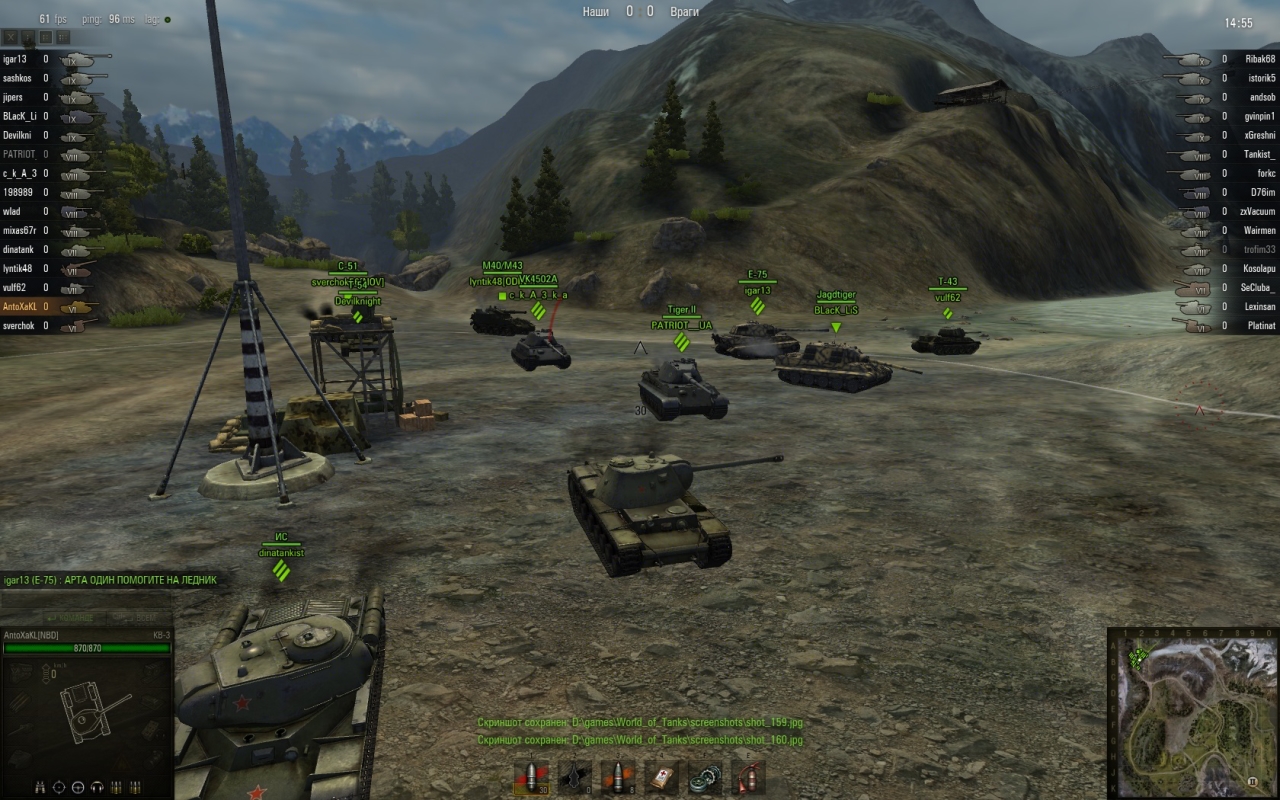Select Tankist_ in the enemy team list
The width and height of the screenshot is (1280, 800).
(1260, 154)
